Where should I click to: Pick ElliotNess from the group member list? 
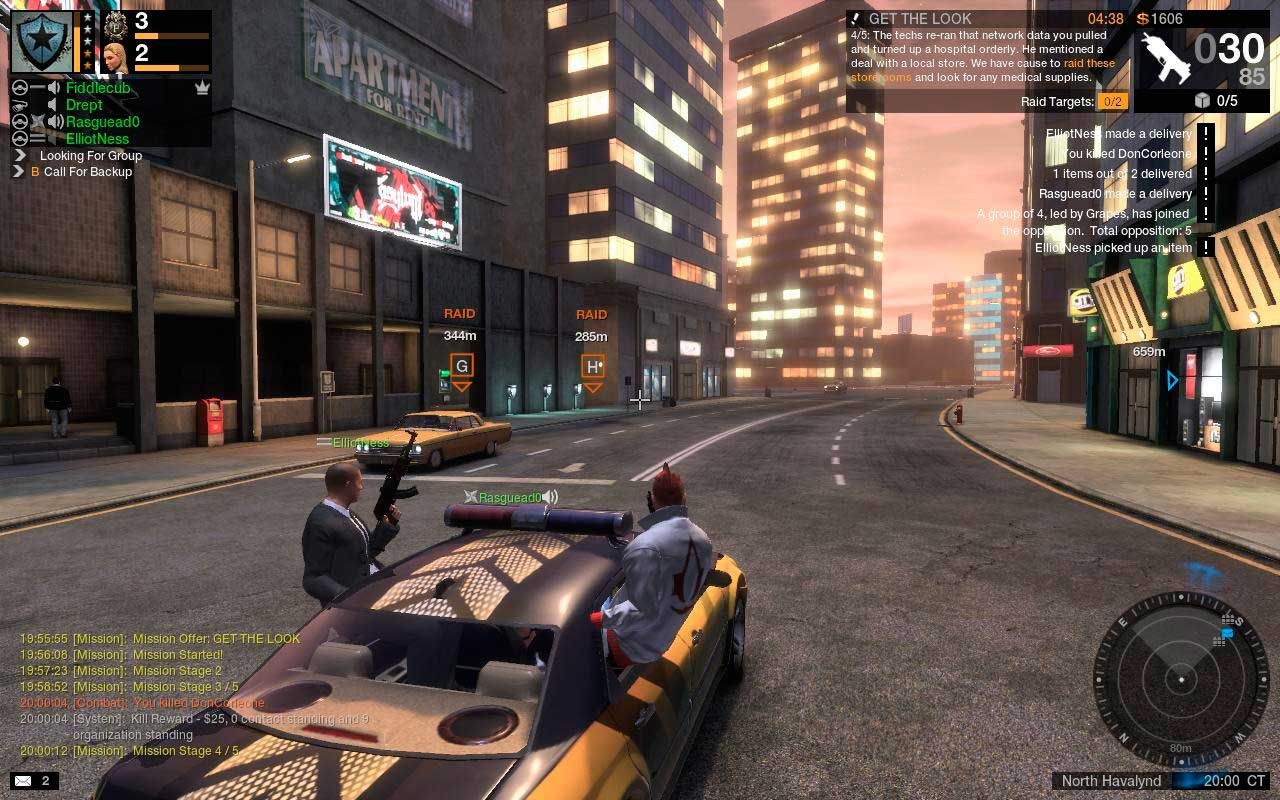pyautogui.click(x=97, y=139)
